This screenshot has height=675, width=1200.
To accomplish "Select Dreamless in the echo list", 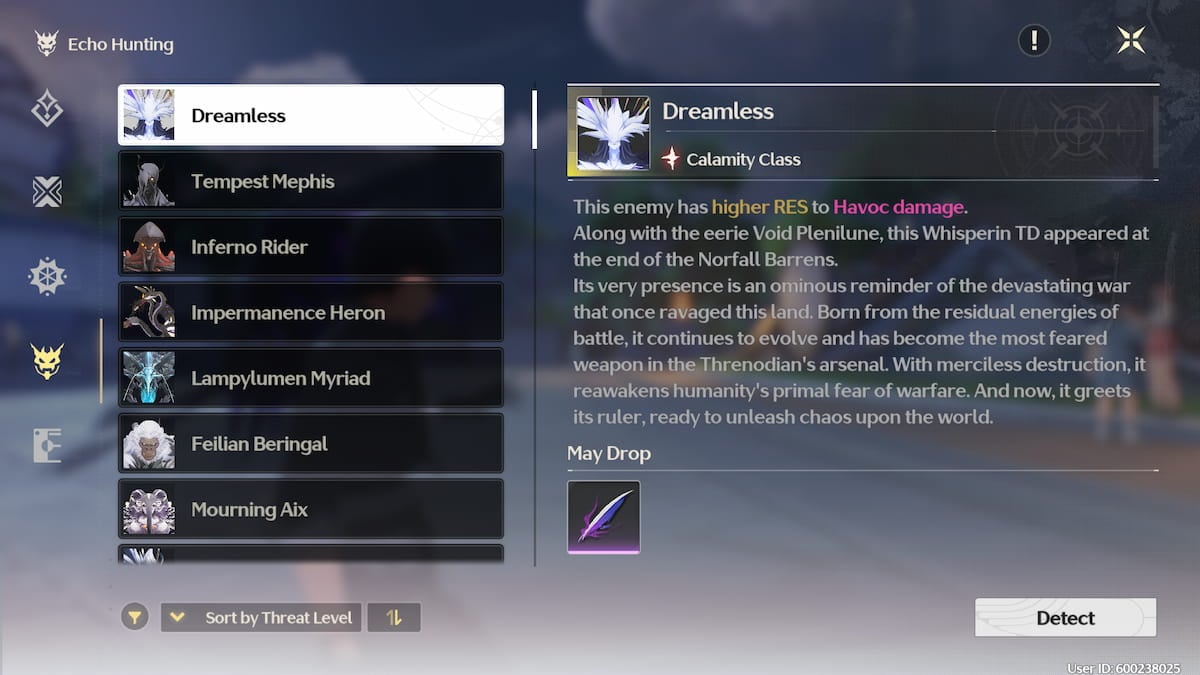I will click(311, 115).
